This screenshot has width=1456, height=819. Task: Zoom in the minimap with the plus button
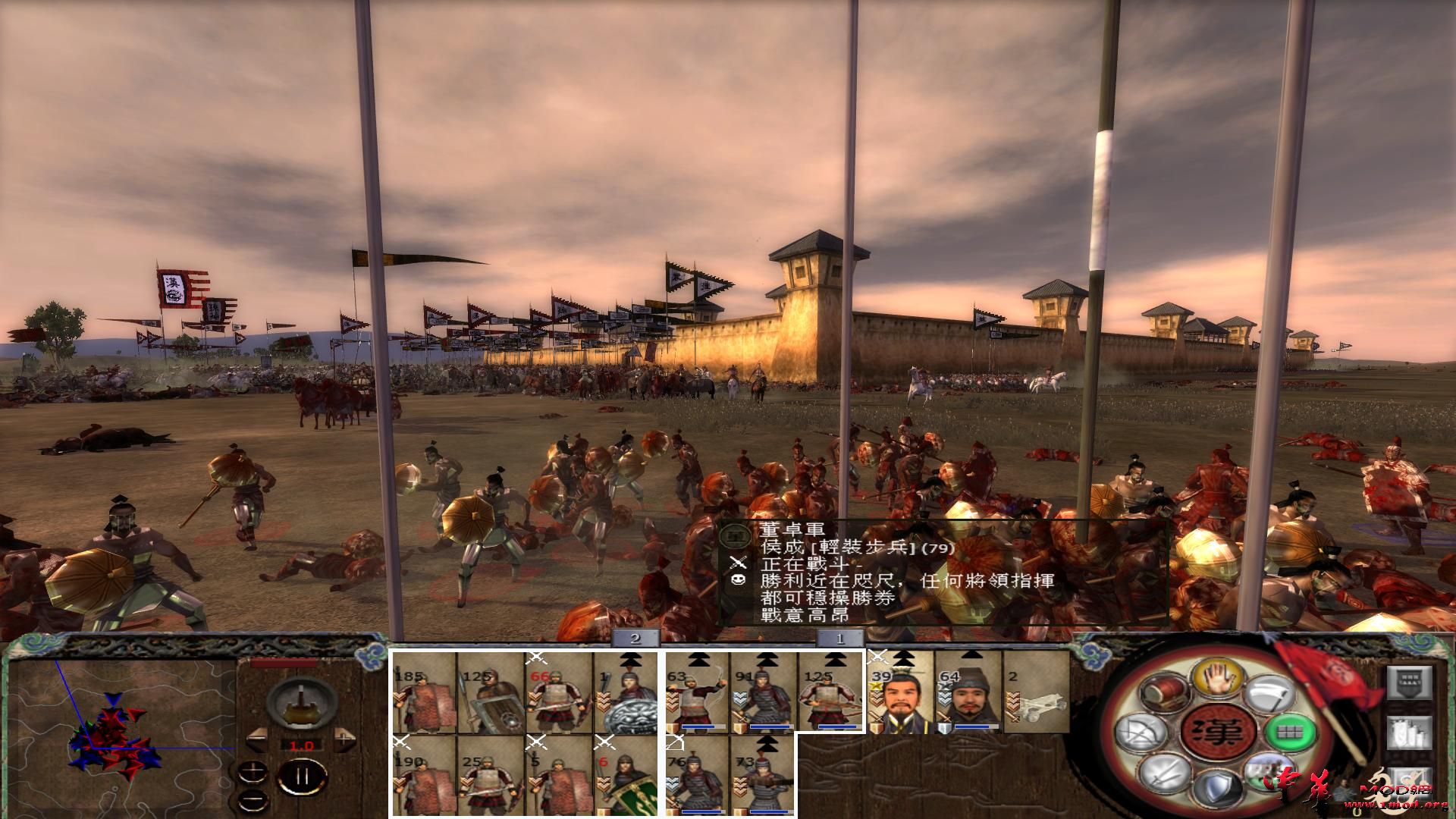[x=253, y=772]
